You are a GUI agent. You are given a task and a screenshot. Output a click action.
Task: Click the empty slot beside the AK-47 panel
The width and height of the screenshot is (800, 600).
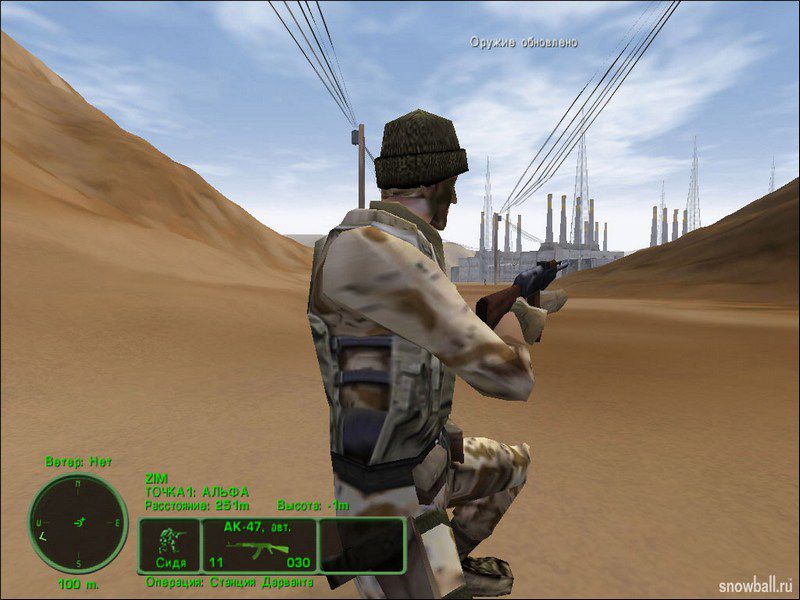click(x=361, y=545)
